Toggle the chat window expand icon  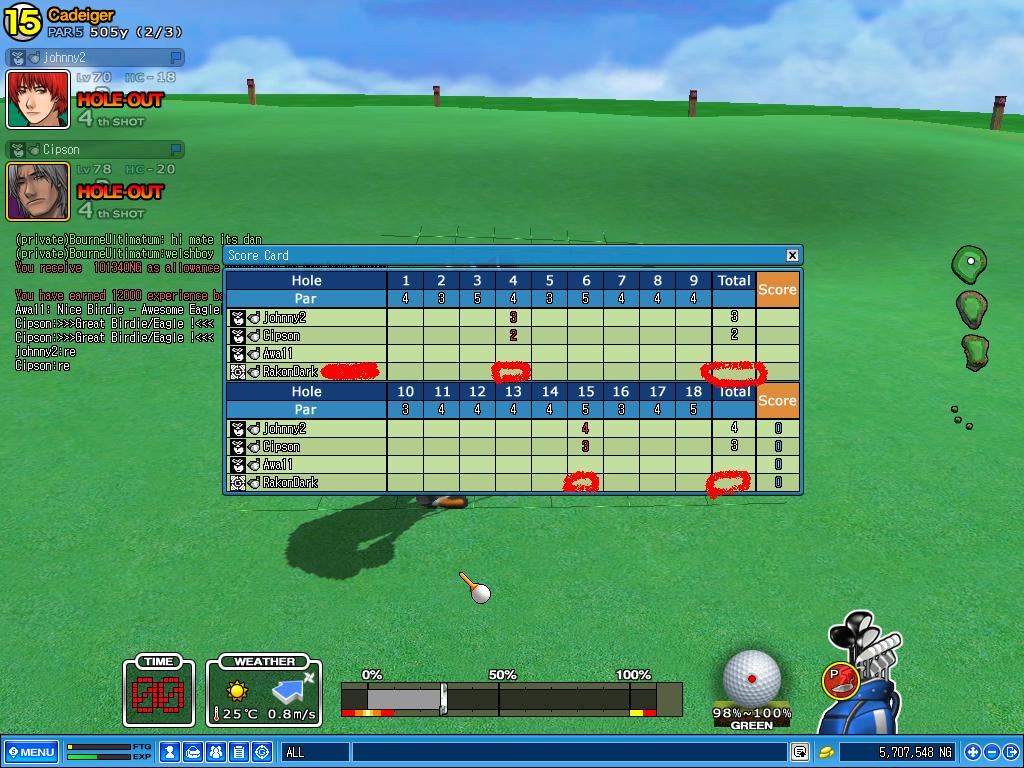[800, 752]
